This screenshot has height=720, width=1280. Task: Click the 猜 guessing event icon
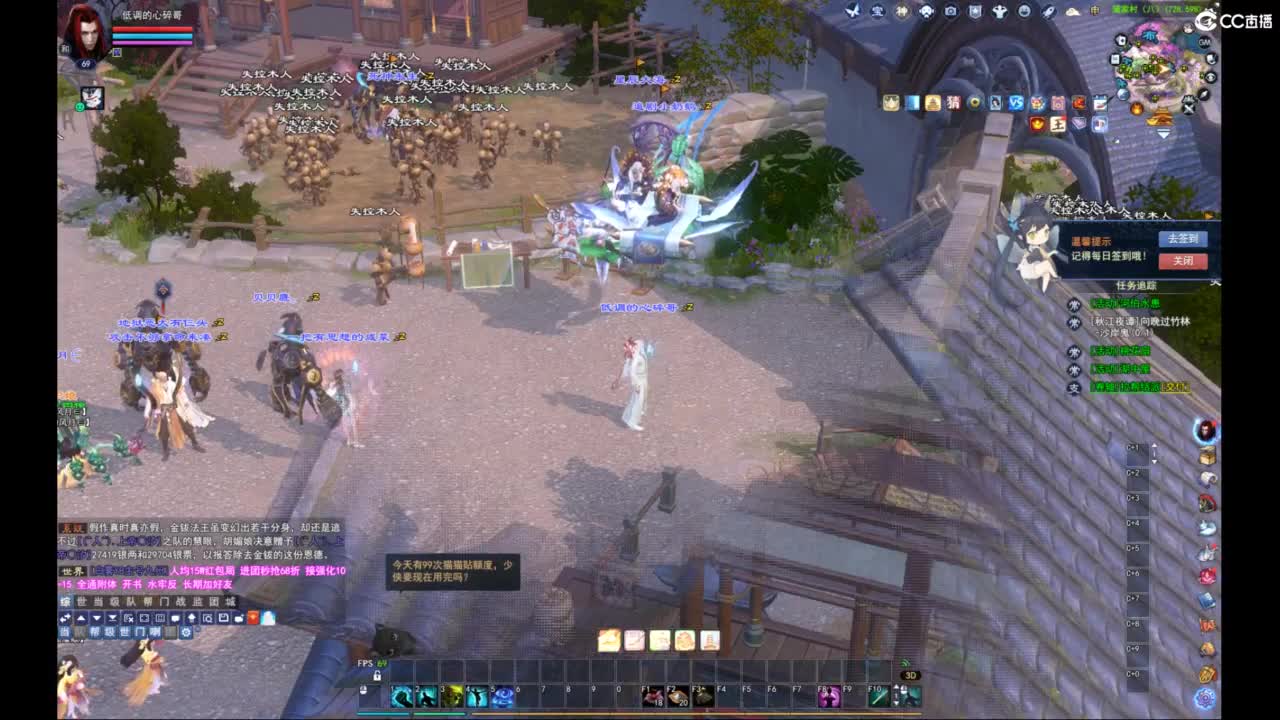point(953,102)
